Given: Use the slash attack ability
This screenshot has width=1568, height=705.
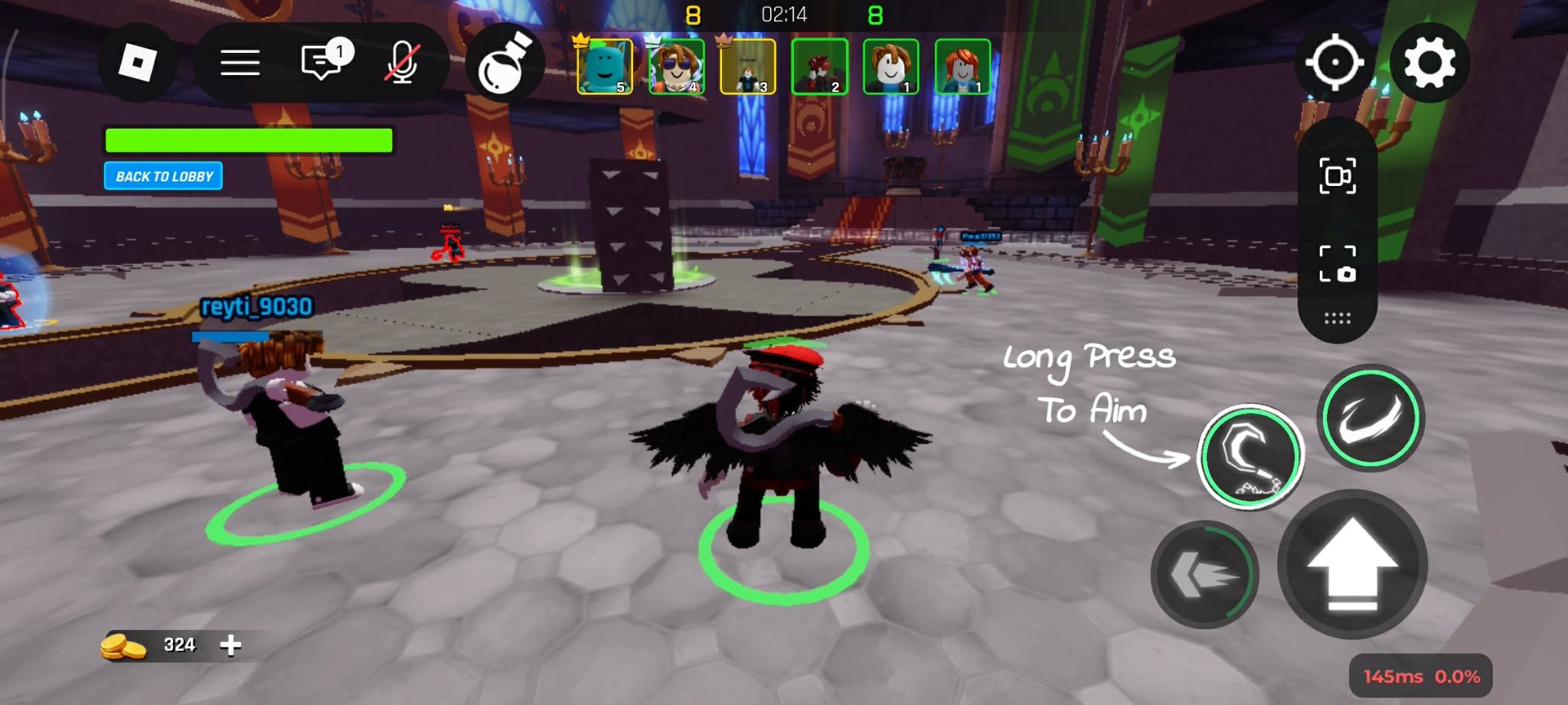Looking at the screenshot, I should point(1370,418).
